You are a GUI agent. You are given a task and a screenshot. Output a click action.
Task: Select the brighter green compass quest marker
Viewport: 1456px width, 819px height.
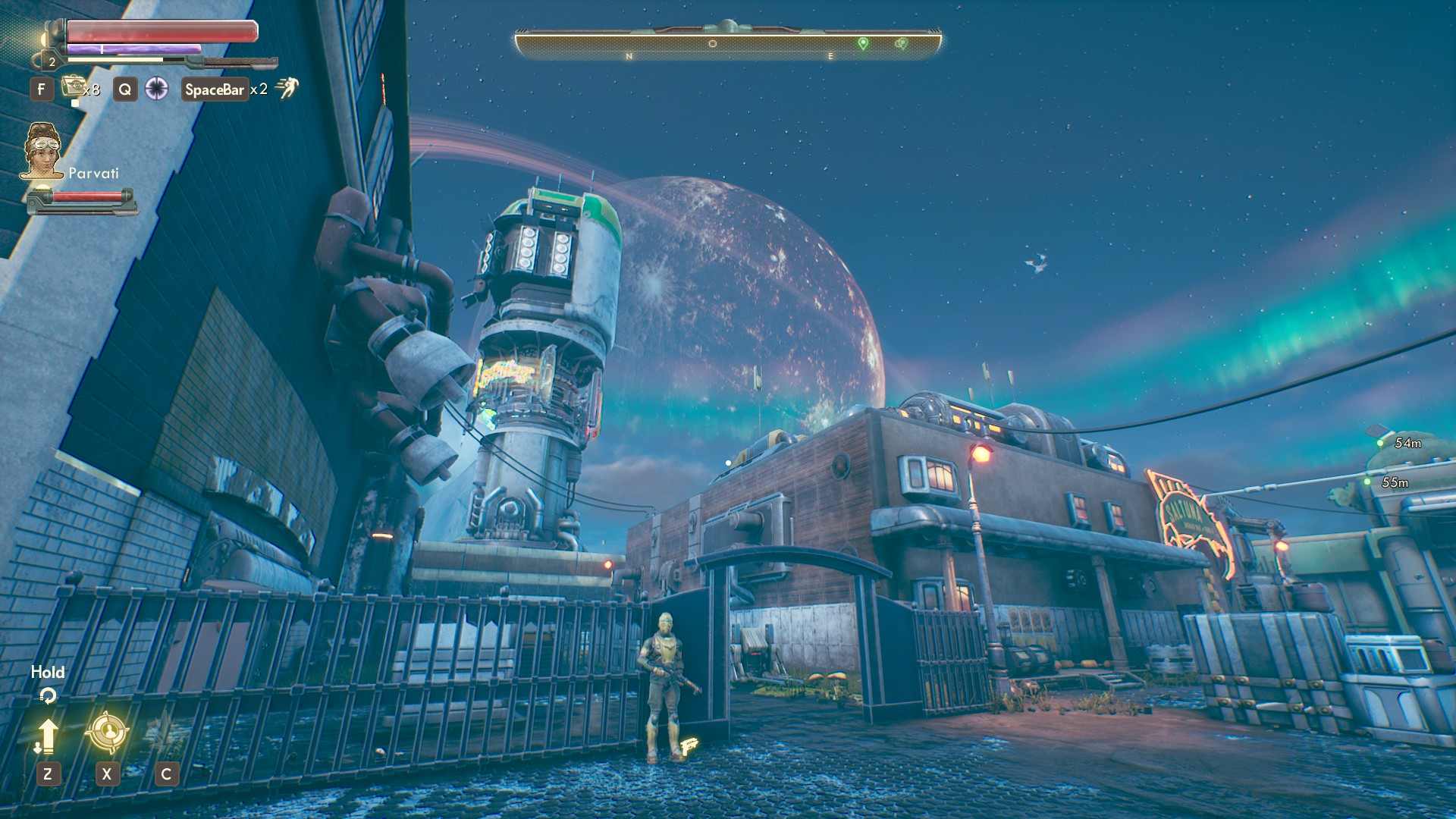[x=863, y=43]
